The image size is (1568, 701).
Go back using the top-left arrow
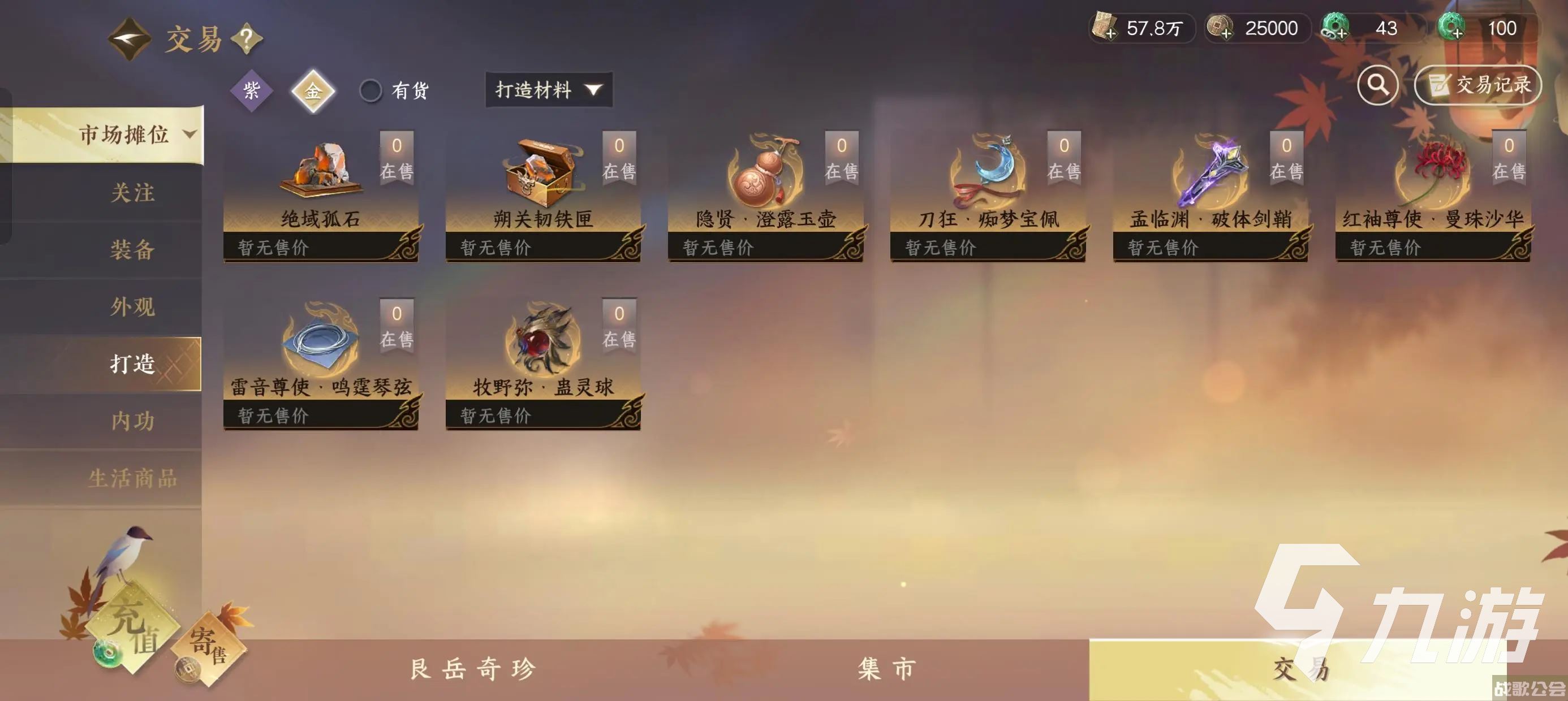130,40
